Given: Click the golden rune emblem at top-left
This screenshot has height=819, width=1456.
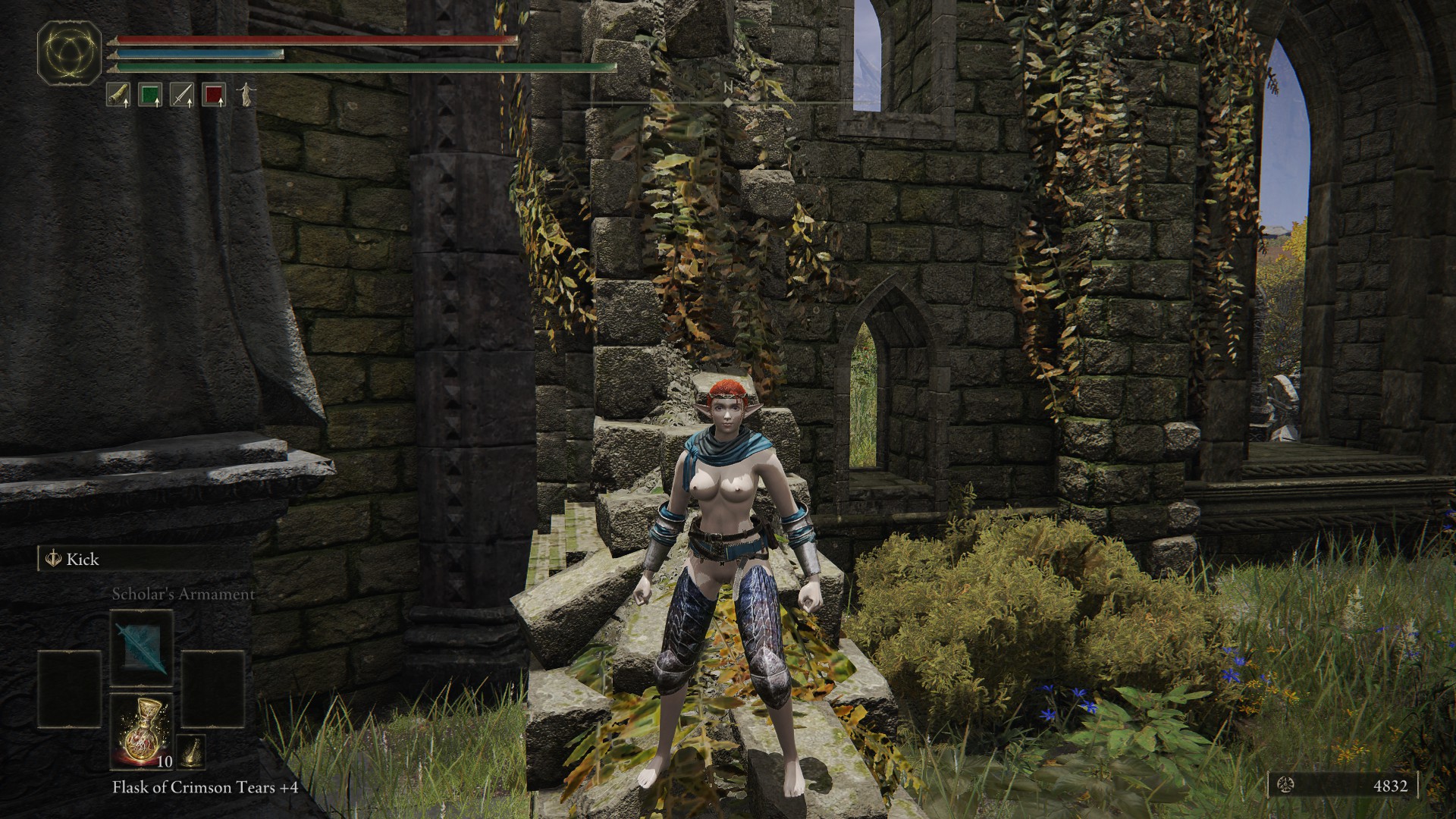Looking at the screenshot, I should [x=70, y=53].
